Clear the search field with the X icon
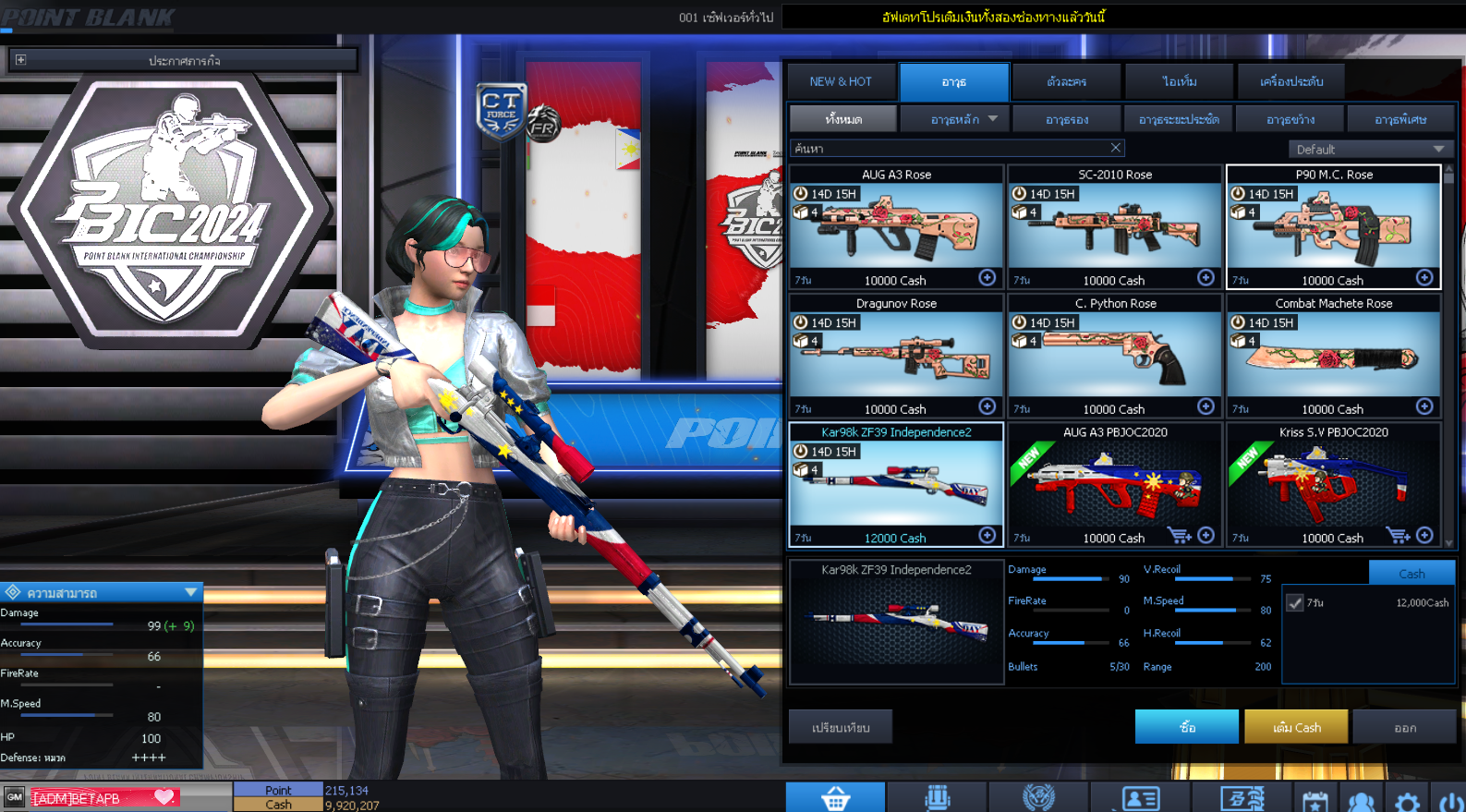Image resolution: width=1466 pixels, height=812 pixels. pos(1115,148)
